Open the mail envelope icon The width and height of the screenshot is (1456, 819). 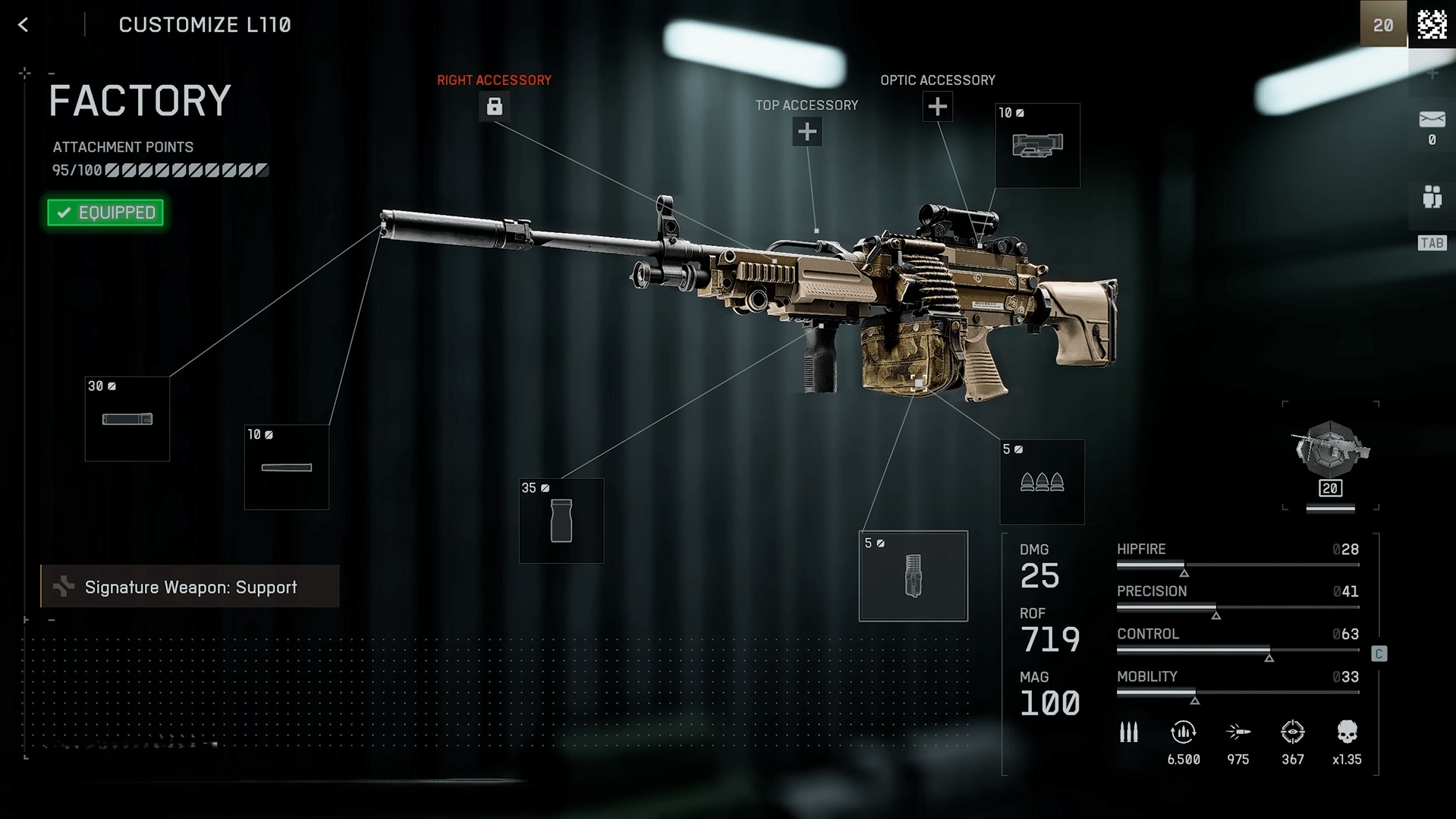coord(1432,120)
